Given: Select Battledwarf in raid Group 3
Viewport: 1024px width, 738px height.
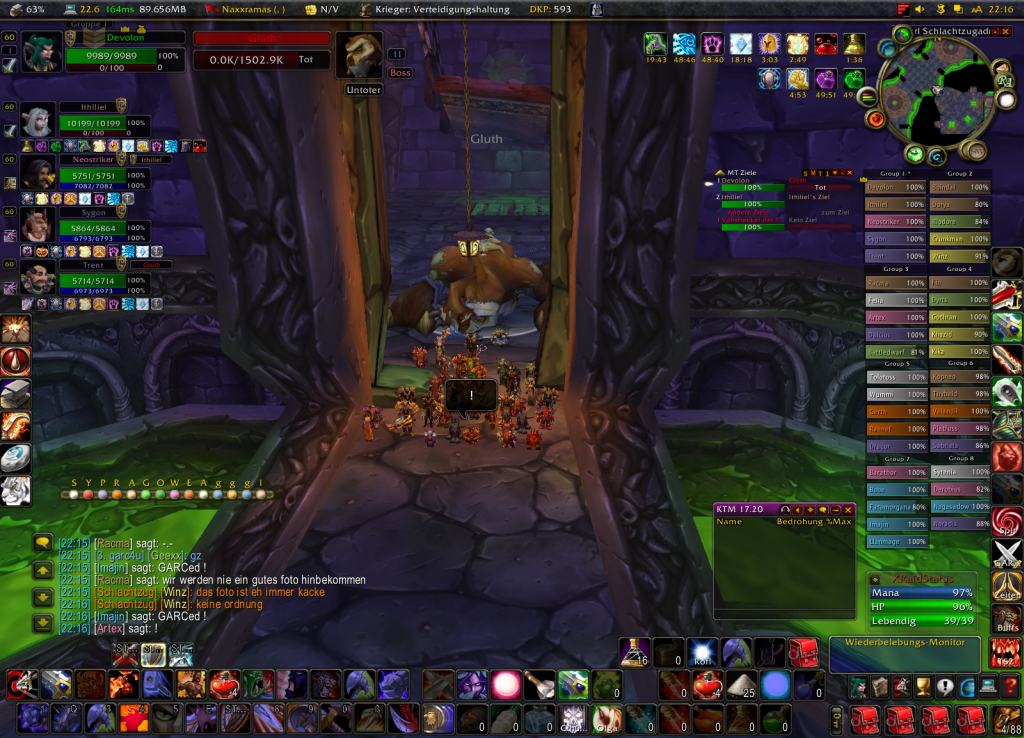Looking at the screenshot, I should point(895,352).
